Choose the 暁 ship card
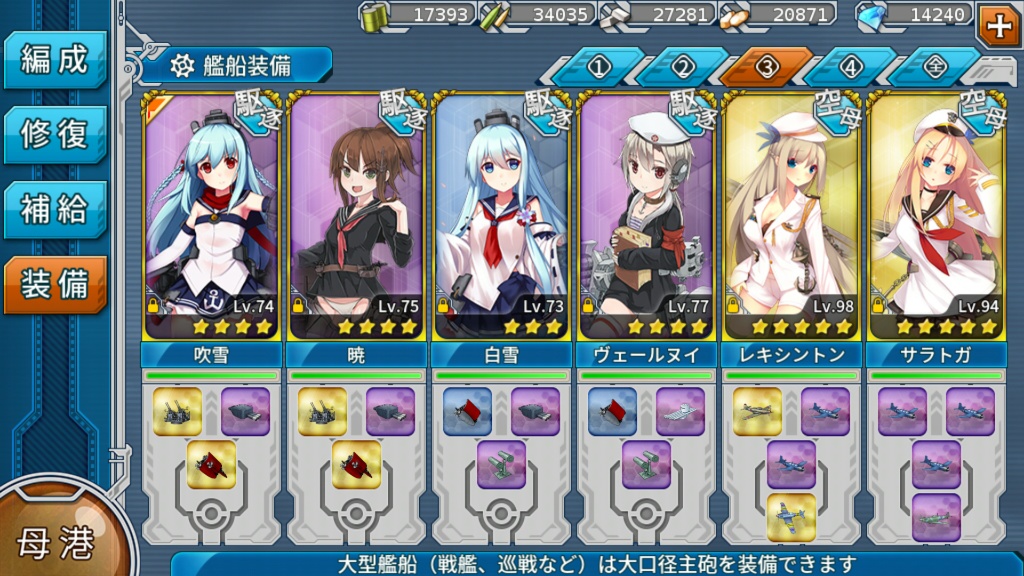The height and width of the screenshot is (576, 1024). click(x=356, y=216)
